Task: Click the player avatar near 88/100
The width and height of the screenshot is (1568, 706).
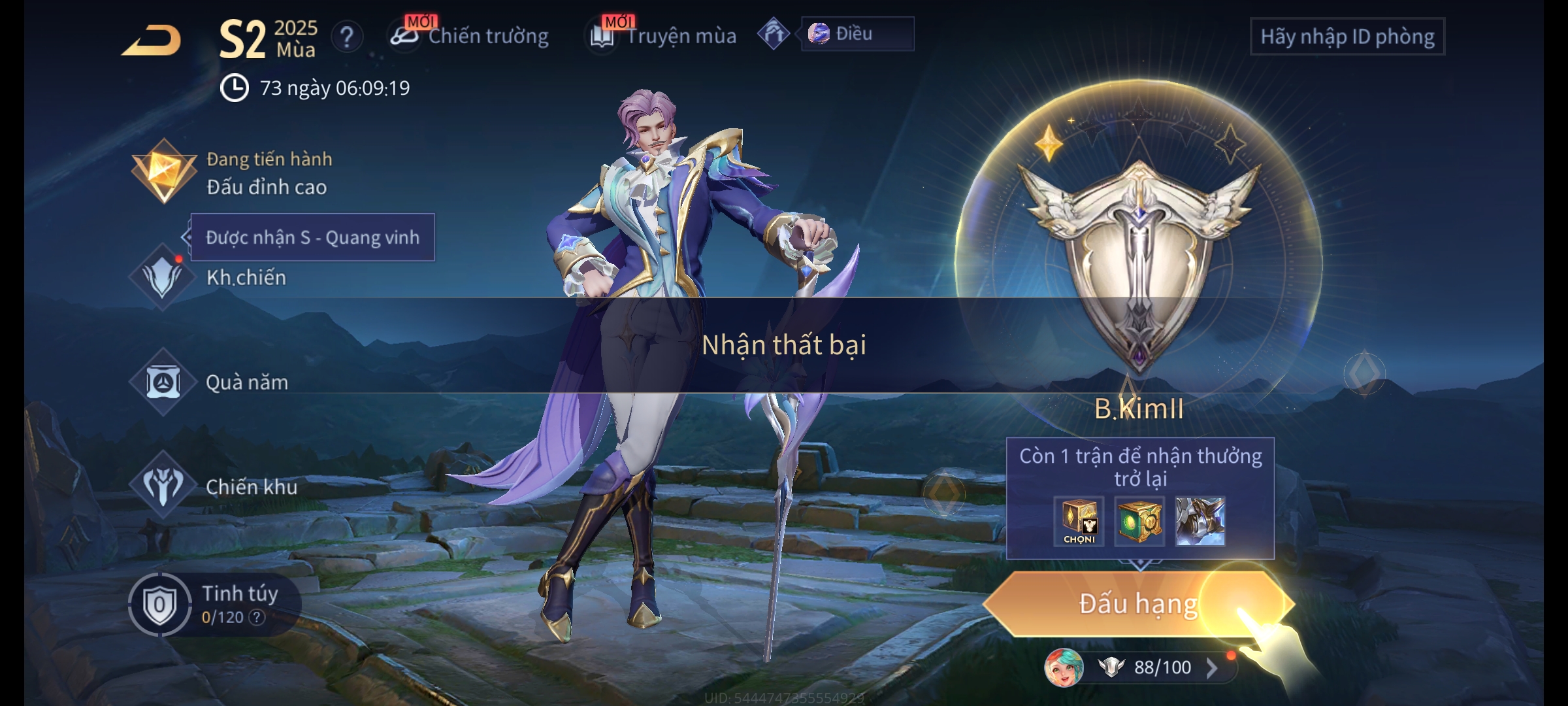Action: coord(1064,667)
